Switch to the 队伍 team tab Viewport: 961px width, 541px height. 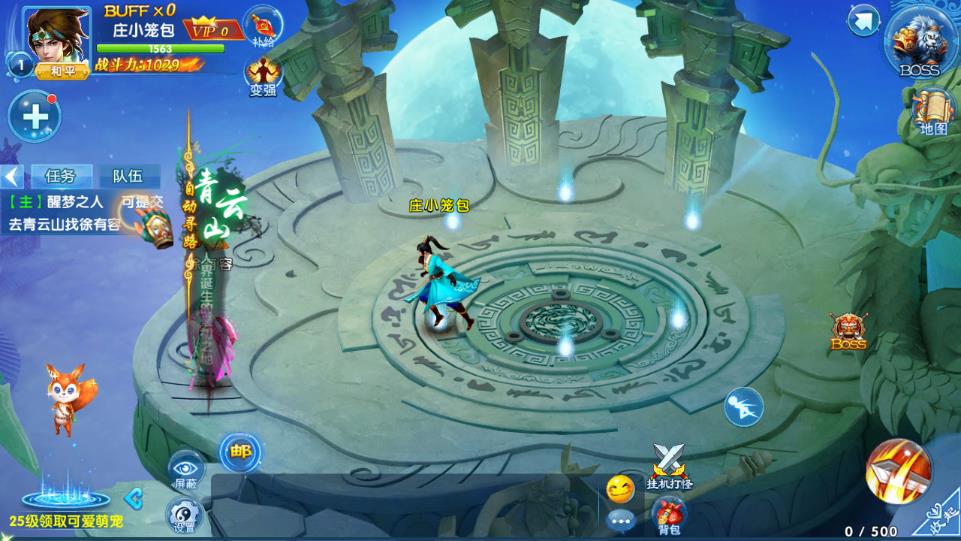coord(127,176)
